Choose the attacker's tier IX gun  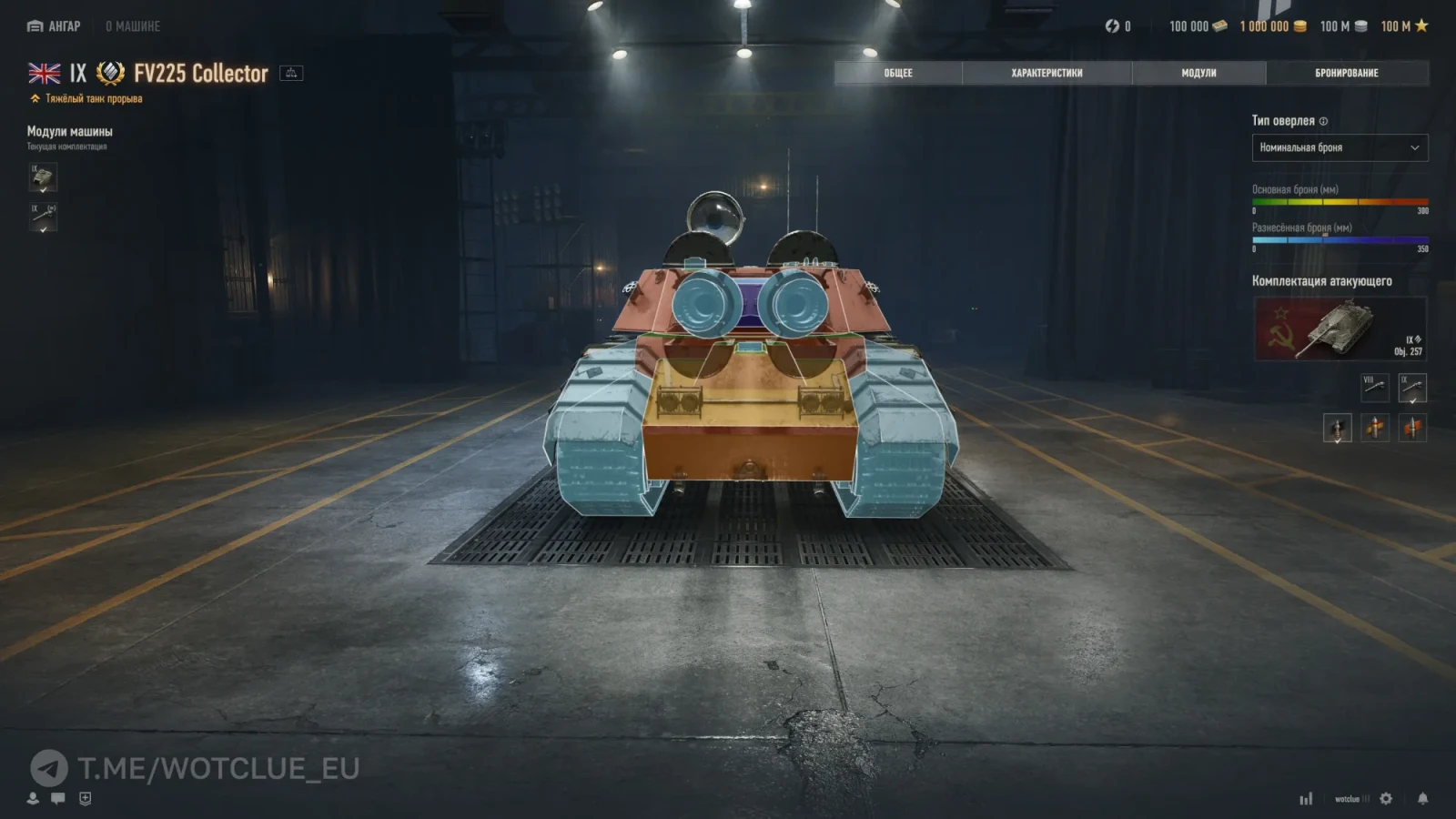tap(1412, 388)
